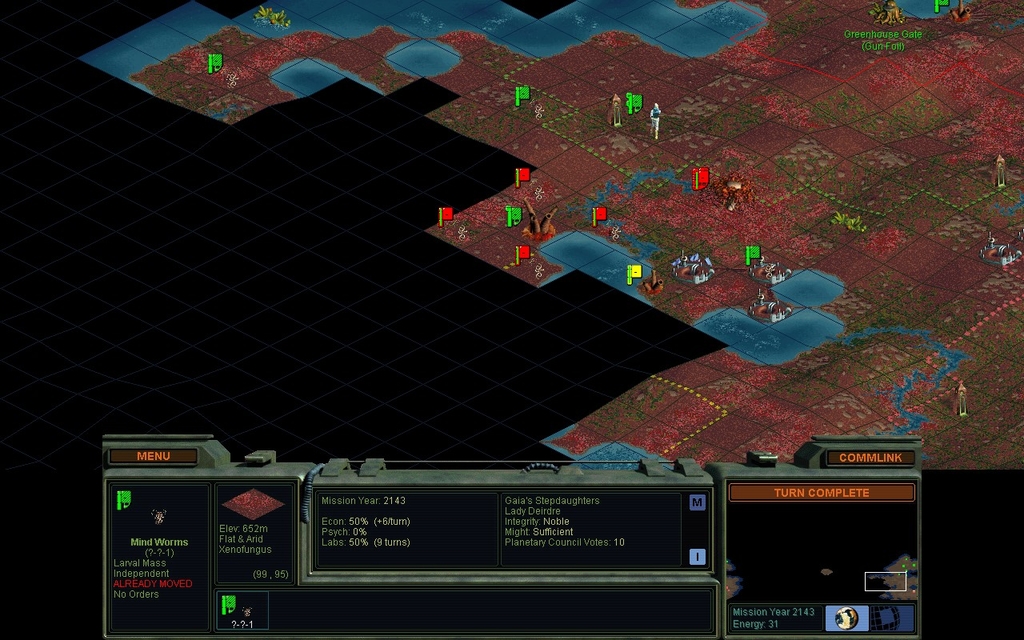Open the COMMLINK panel
The width and height of the screenshot is (1024, 640).
870,457
